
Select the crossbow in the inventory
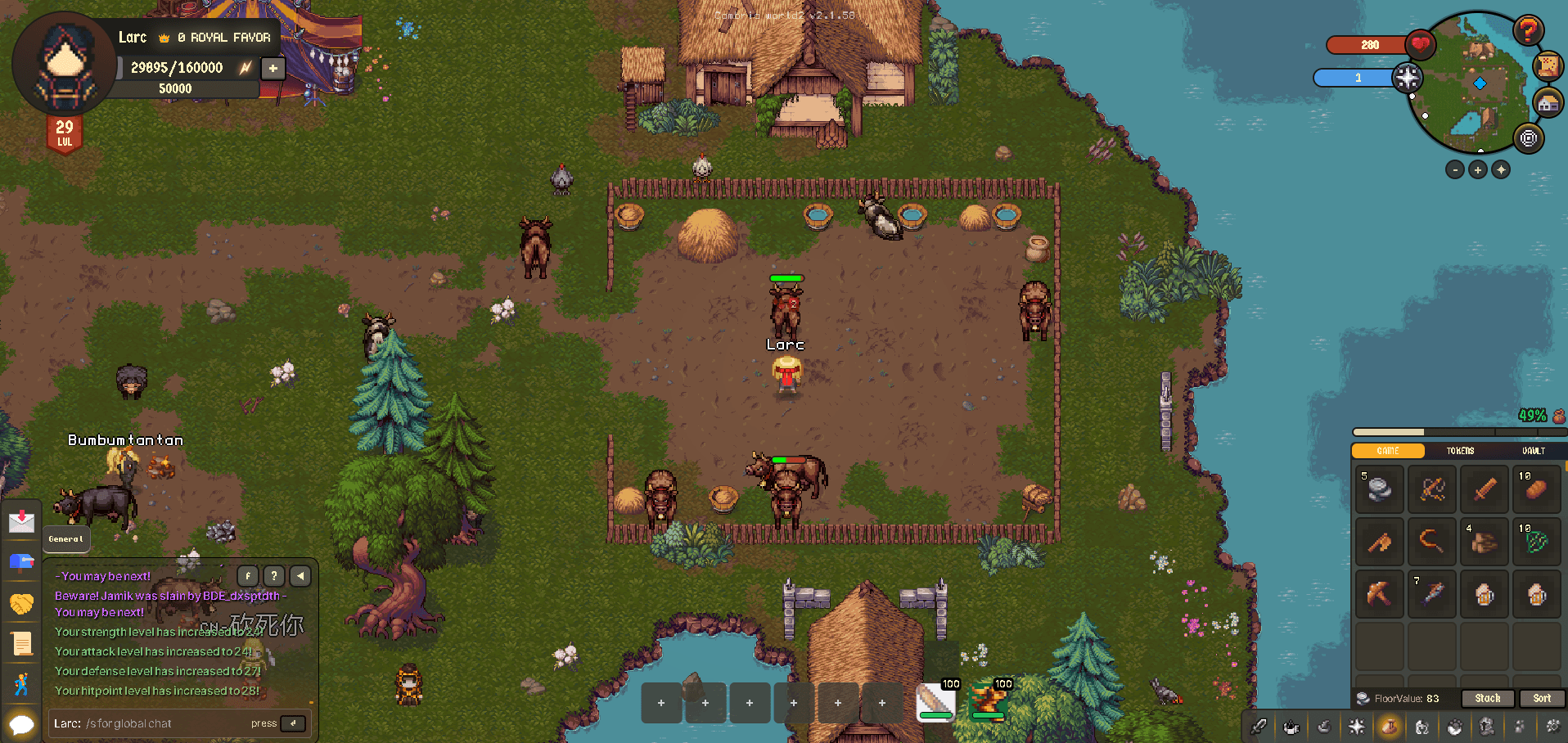1432,489
